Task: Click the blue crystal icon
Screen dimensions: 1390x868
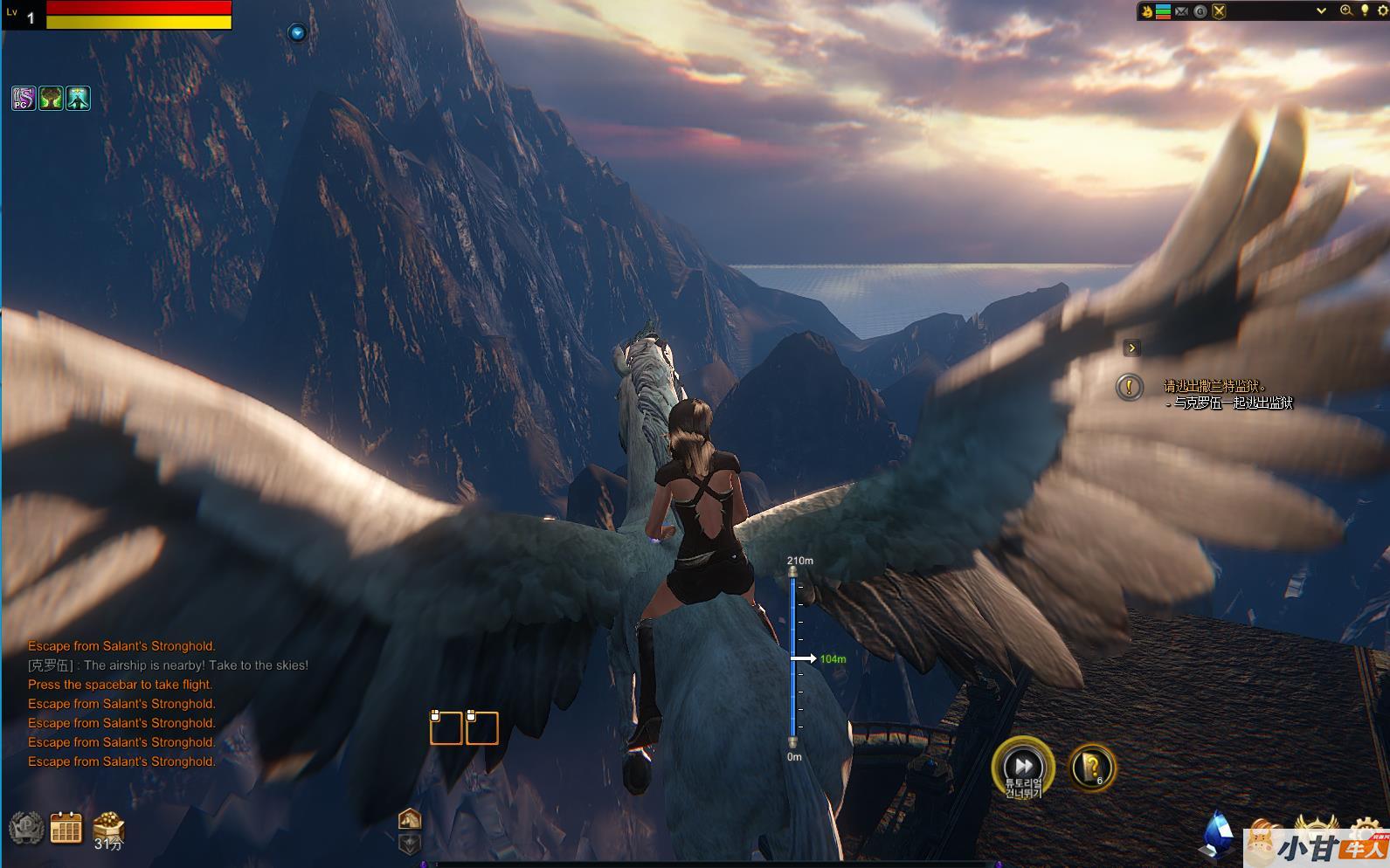Action: tap(1218, 832)
